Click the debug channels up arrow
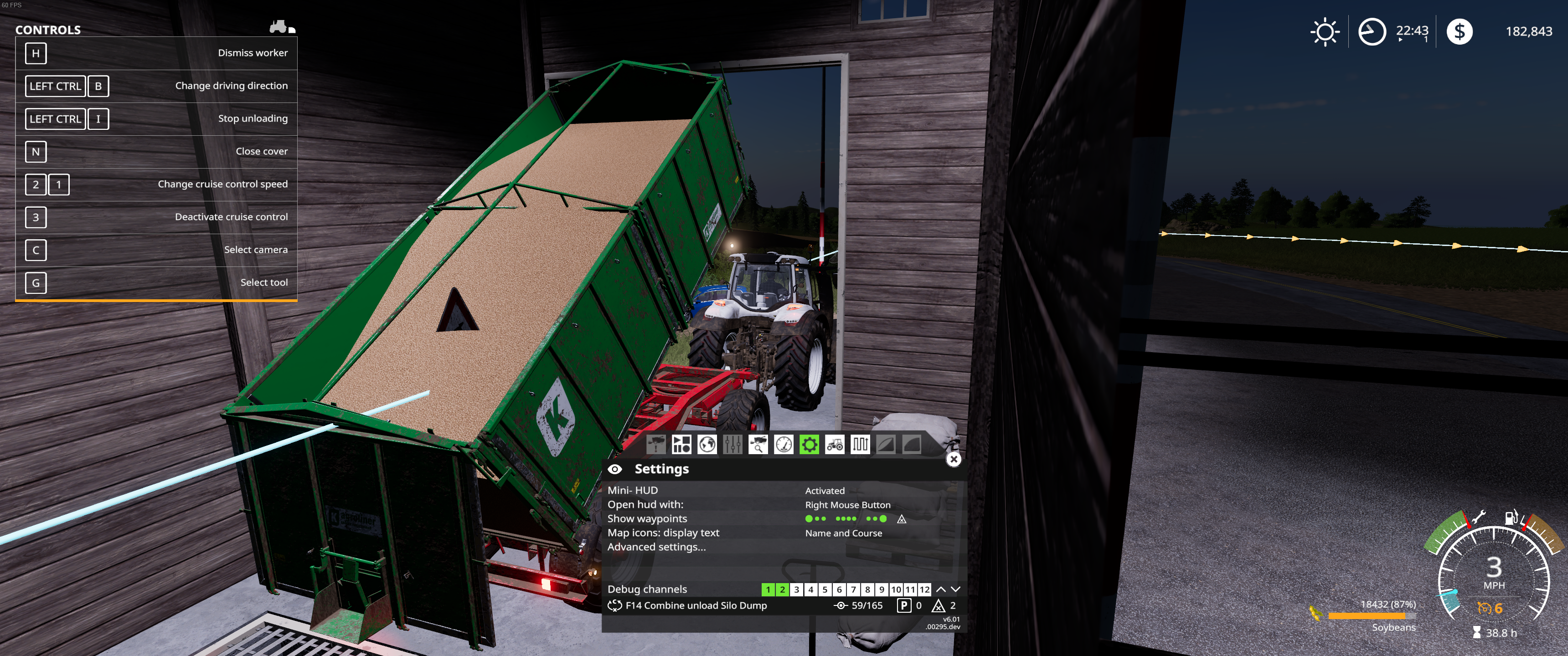Screen dimensions: 1568x656 tap(940, 589)
